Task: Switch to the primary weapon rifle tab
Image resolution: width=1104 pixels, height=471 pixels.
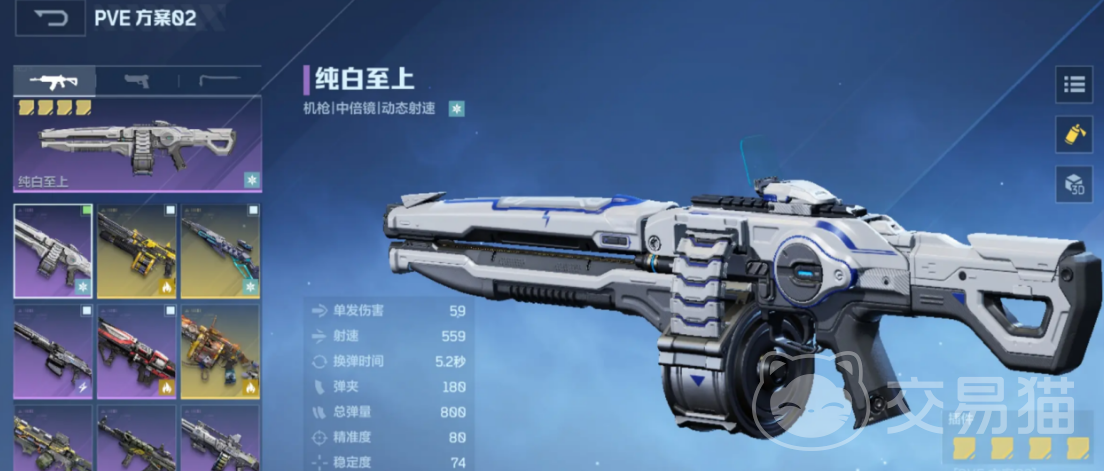Action: (55, 81)
